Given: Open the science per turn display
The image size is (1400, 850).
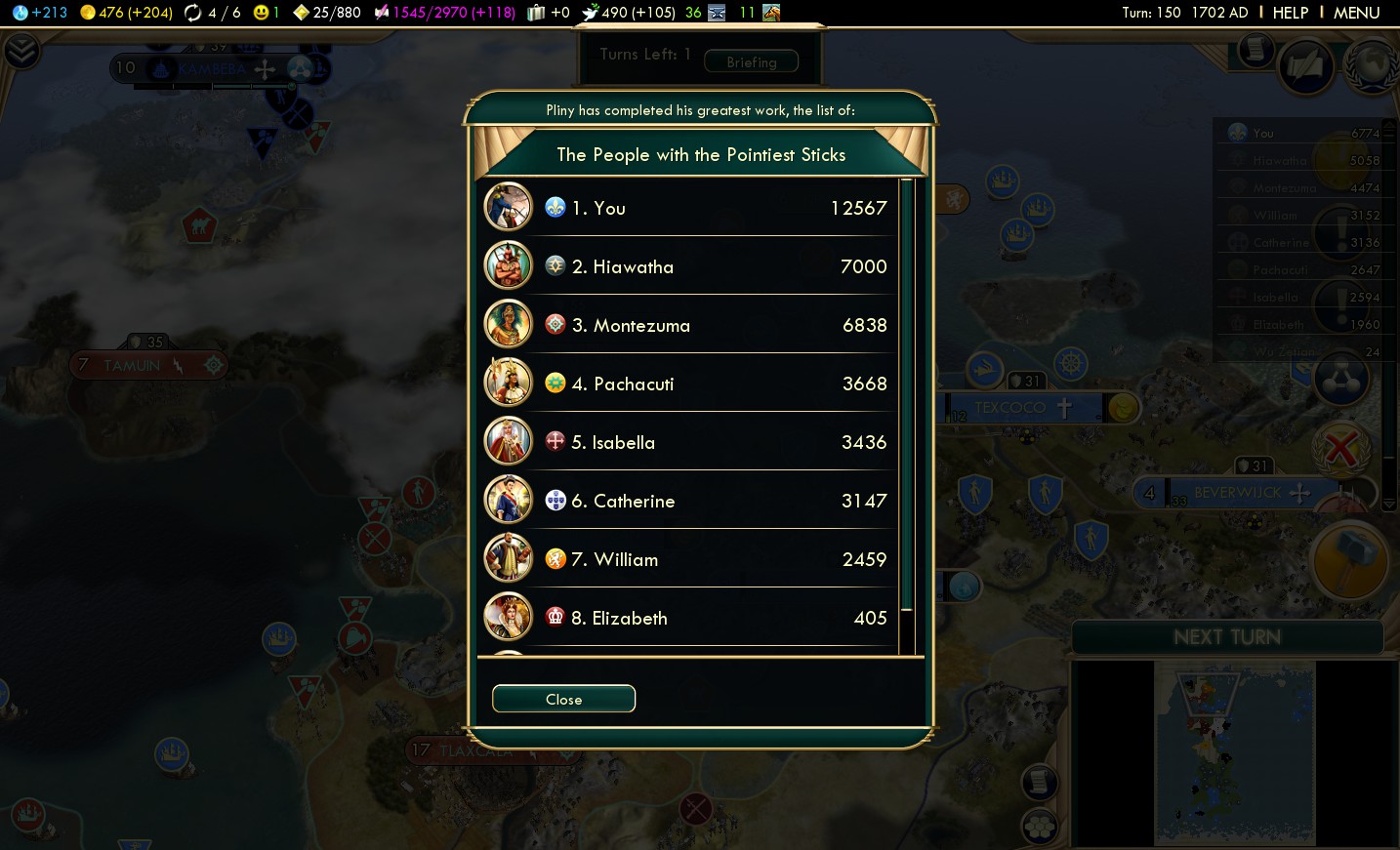Looking at the screenshot, I should click(40, 13).
